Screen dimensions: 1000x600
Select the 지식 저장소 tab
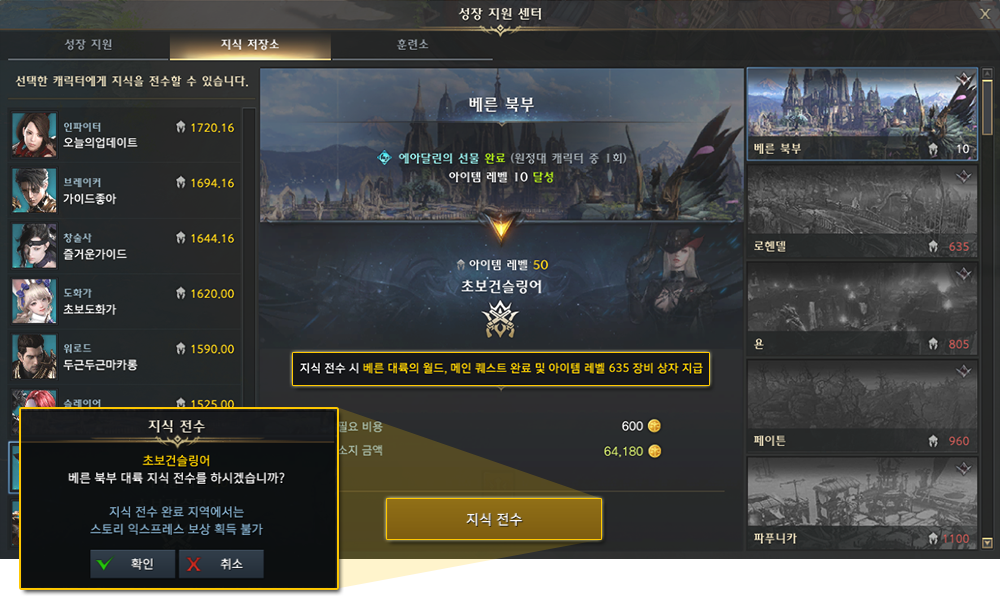(x=250, y=45)
